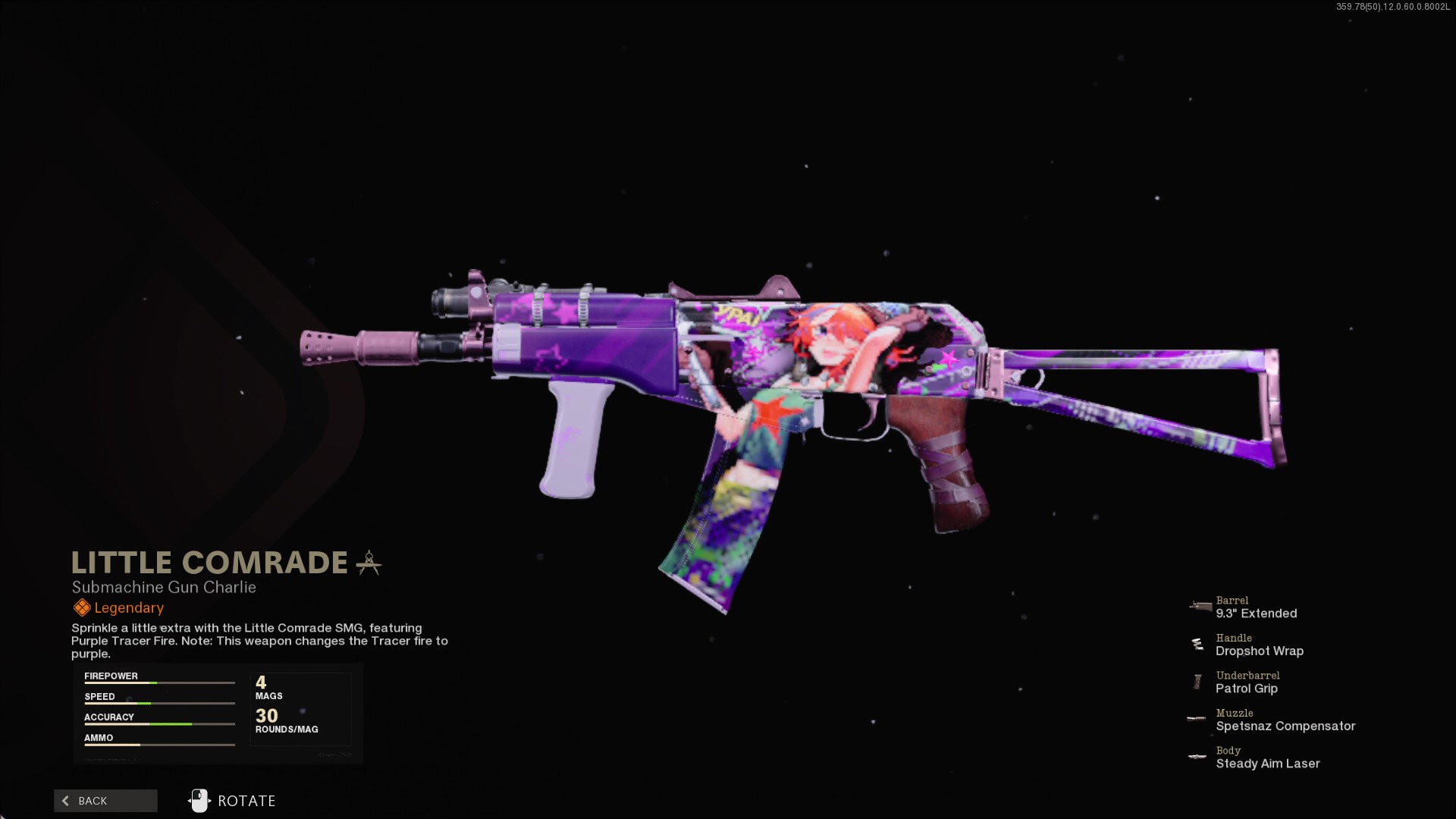Open the Spetsnaz Compensator muzzle entry

1285,726
